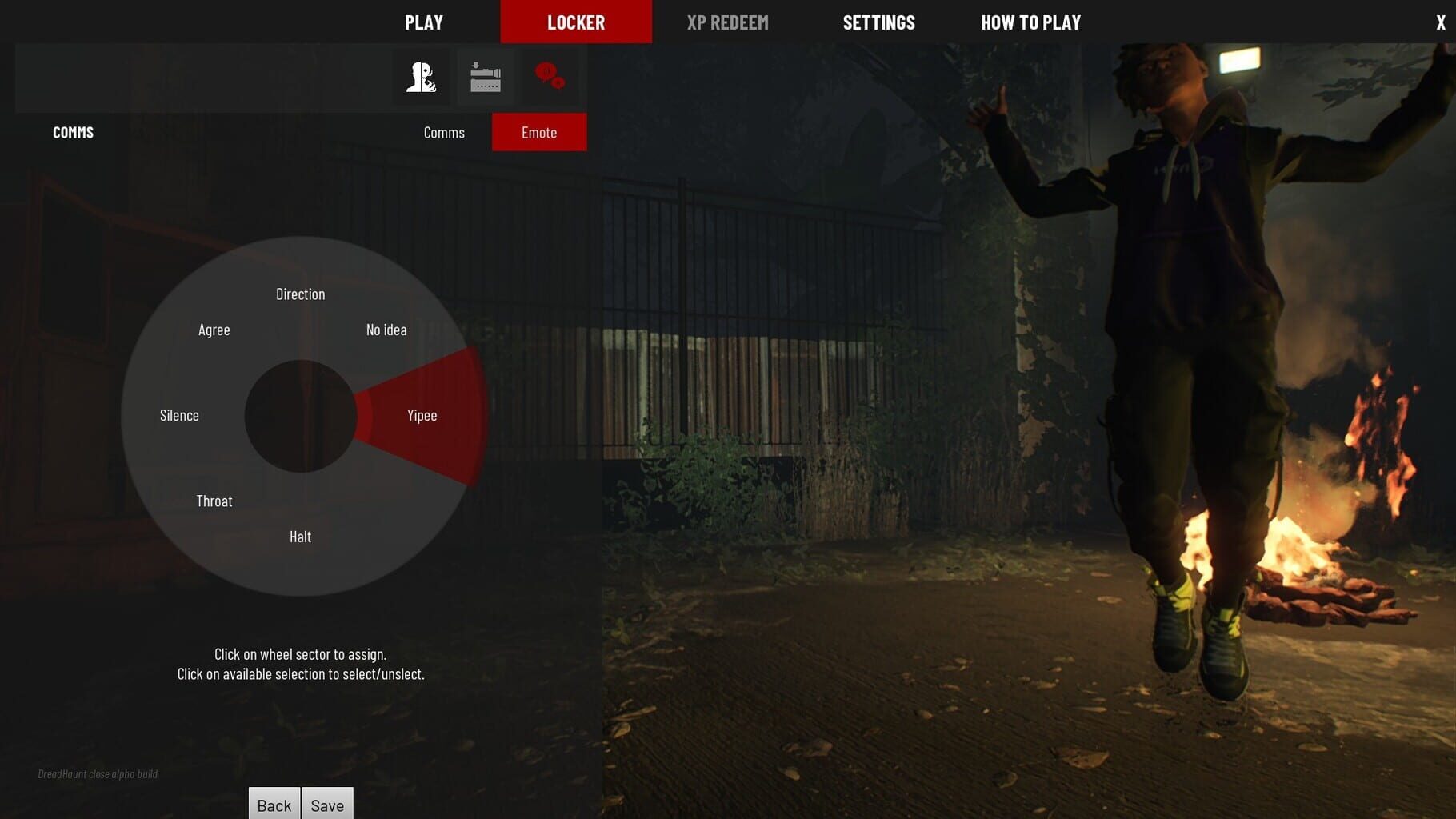The image size is (1456, 819).
Task: Open the red comms speech bubbles icon
Action: tap(551, 77)
